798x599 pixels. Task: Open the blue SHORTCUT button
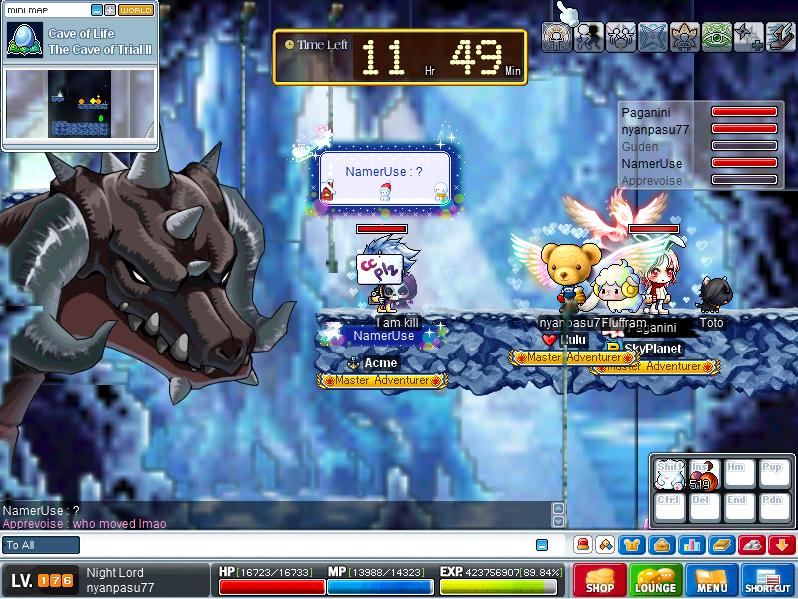pyautogui.click(x=768, y=580)
